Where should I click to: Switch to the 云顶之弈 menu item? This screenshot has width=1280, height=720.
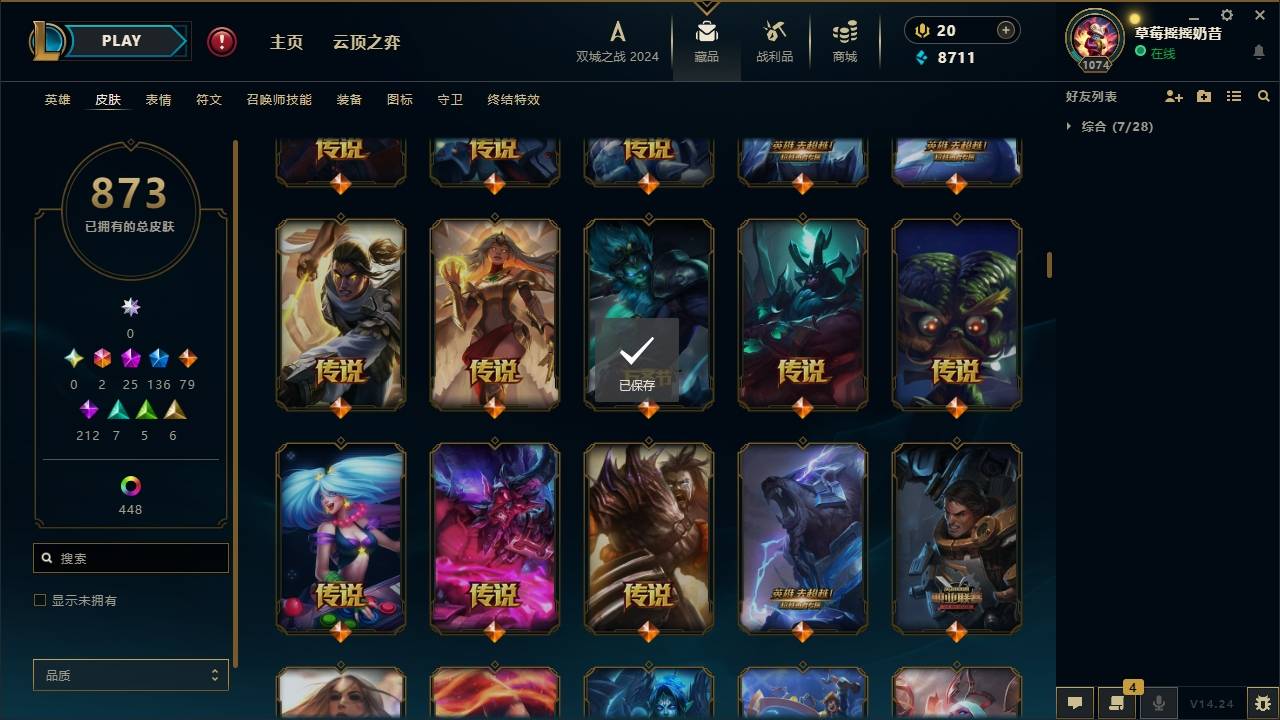click(x=368, y=42)
